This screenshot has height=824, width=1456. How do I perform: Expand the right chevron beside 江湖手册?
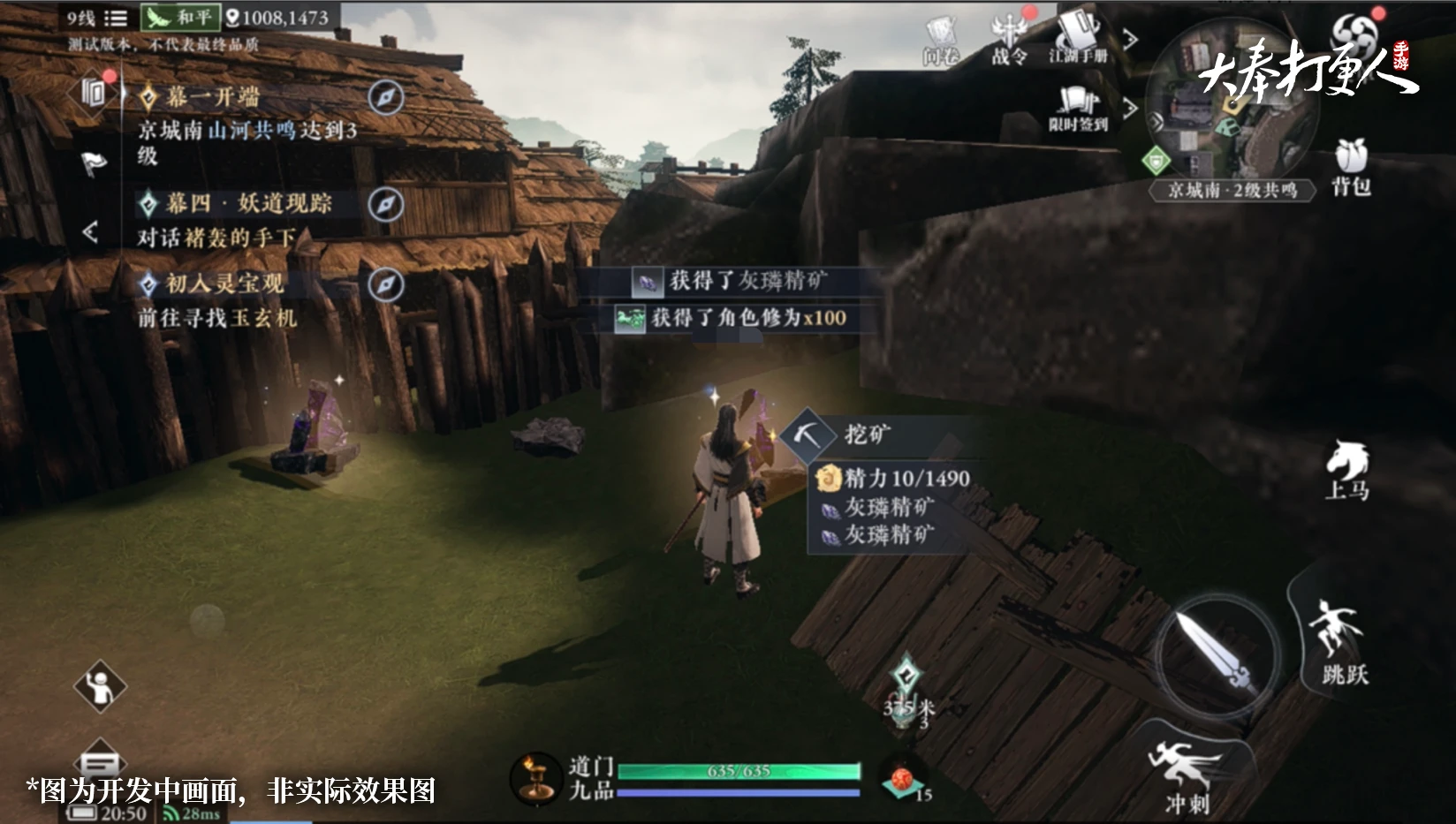(x=1130, y=40)
